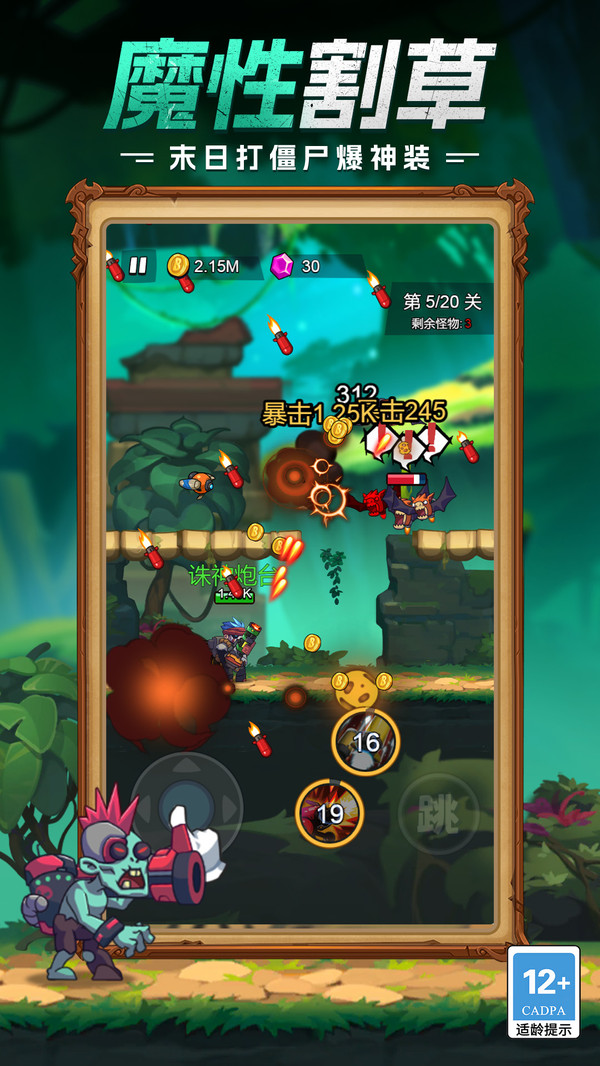Trigger the skill showing cooldown 19
600x1066 pixels.
tap(330, 813)
